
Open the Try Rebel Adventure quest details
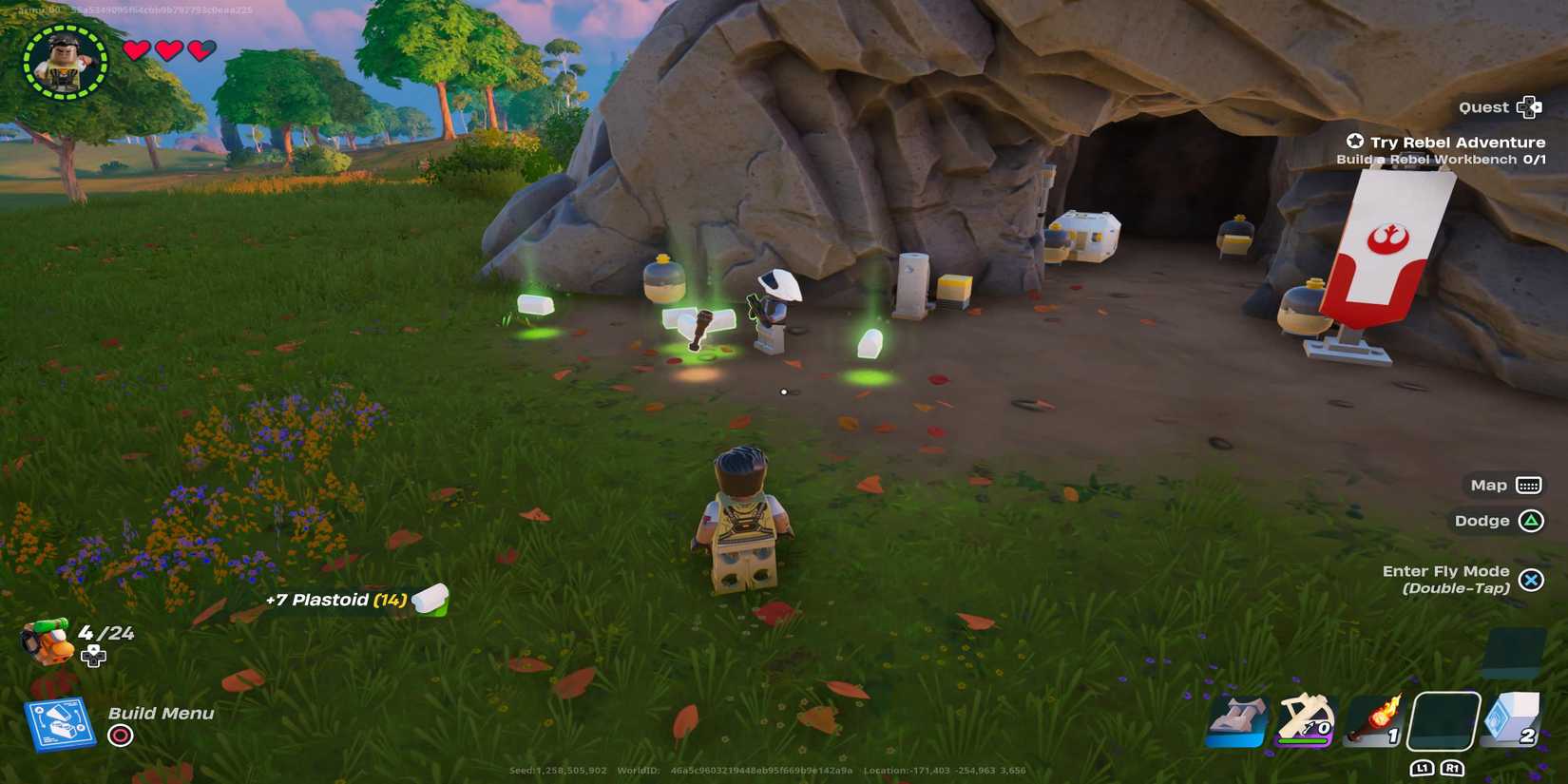point(1456,141)
